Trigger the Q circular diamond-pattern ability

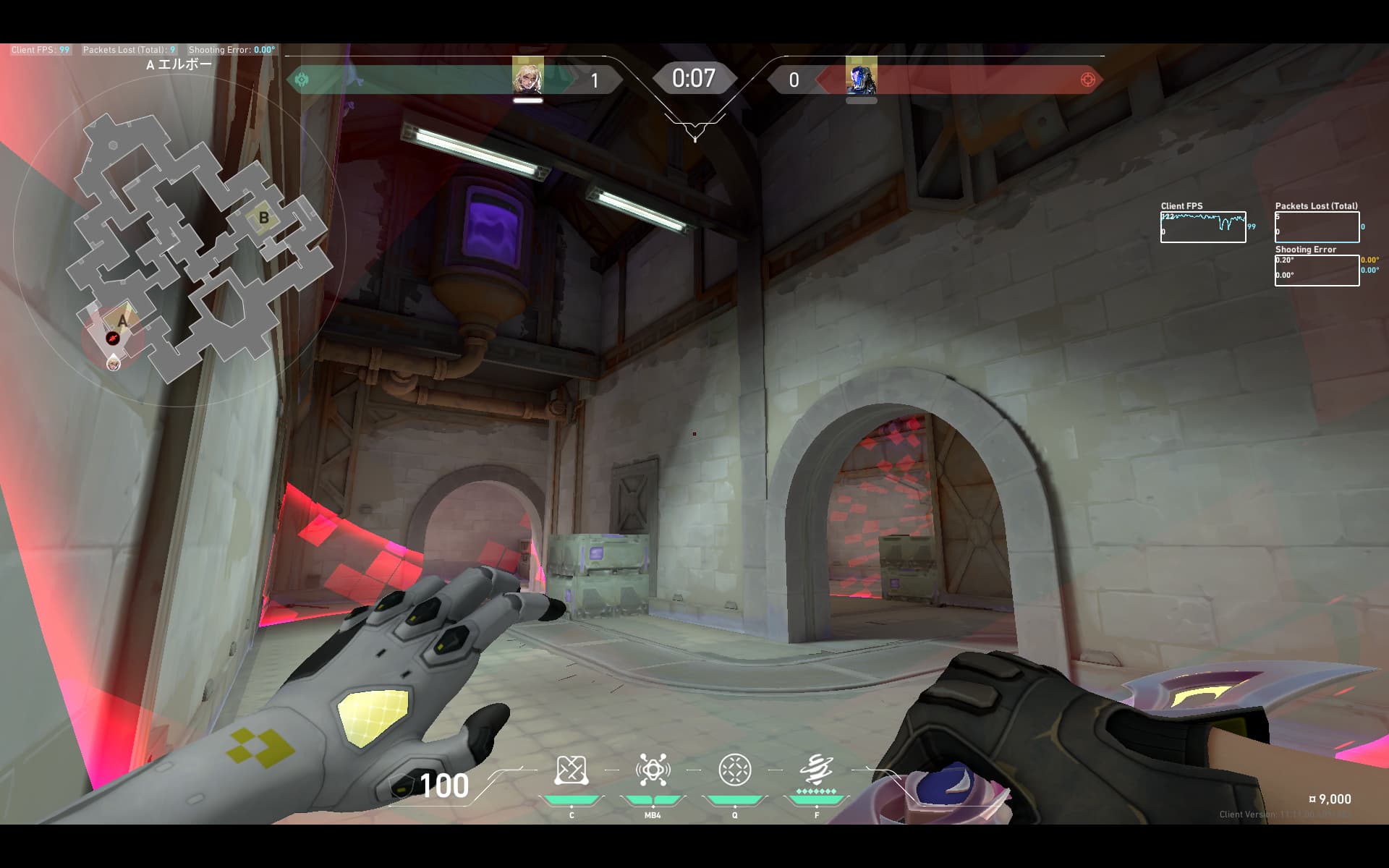[734, 771]
